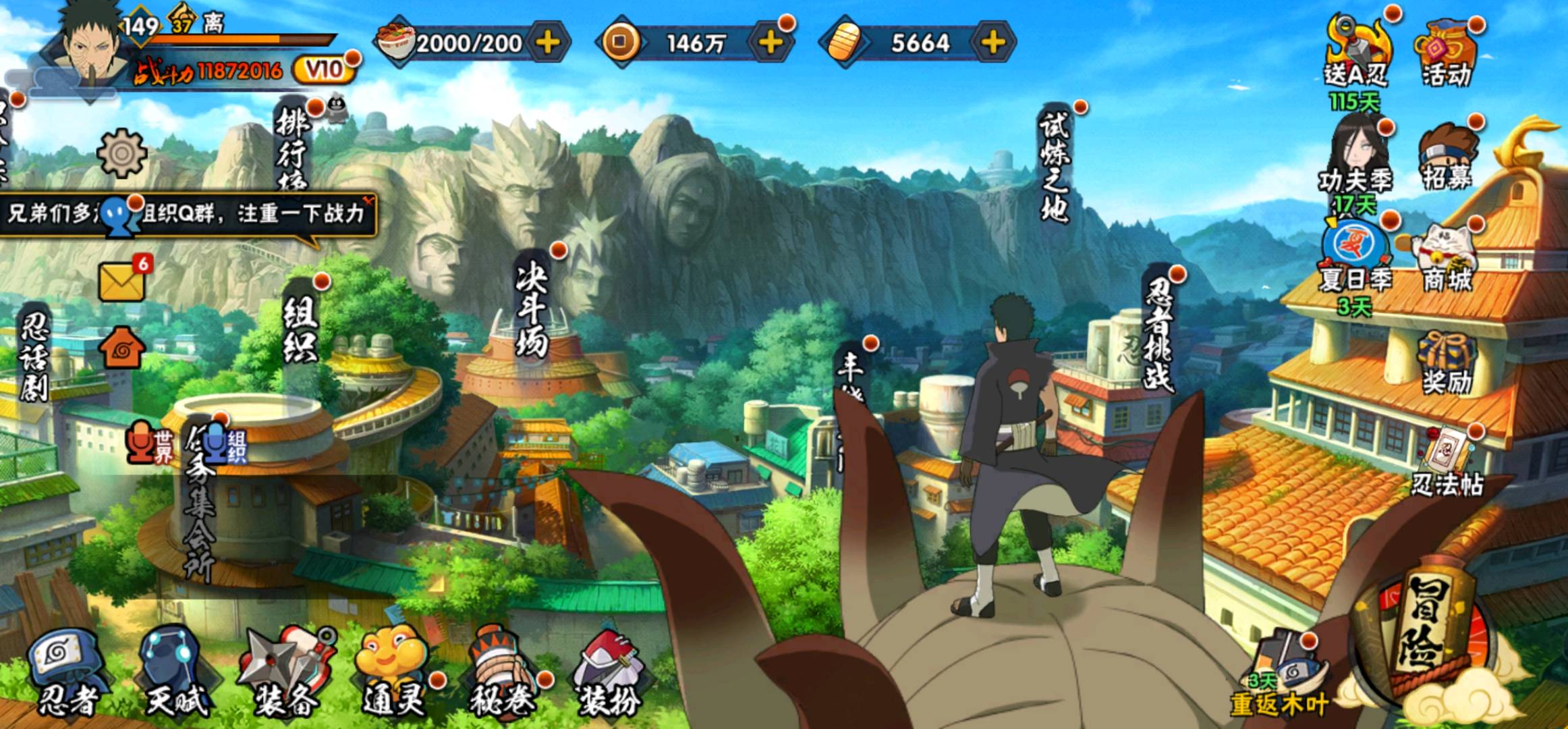
Task: Enter the 决斗场 duel arena
Action: click(531, 309)
